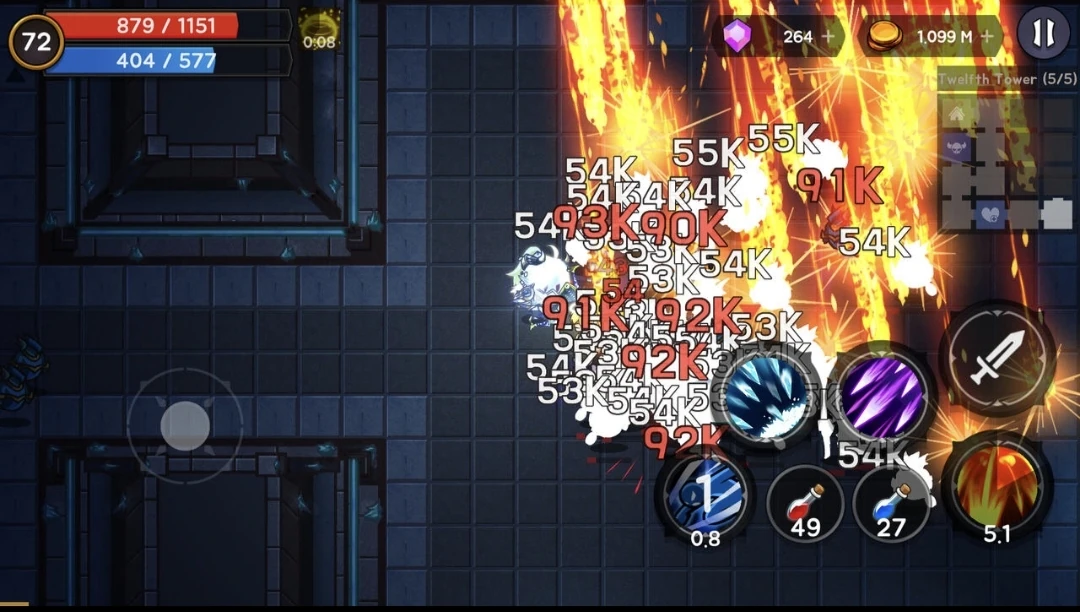Add more gold coins with the plus button
The height and width of the screenshot is (612, 1080).
pyautogui.click(x=988, y=37)
